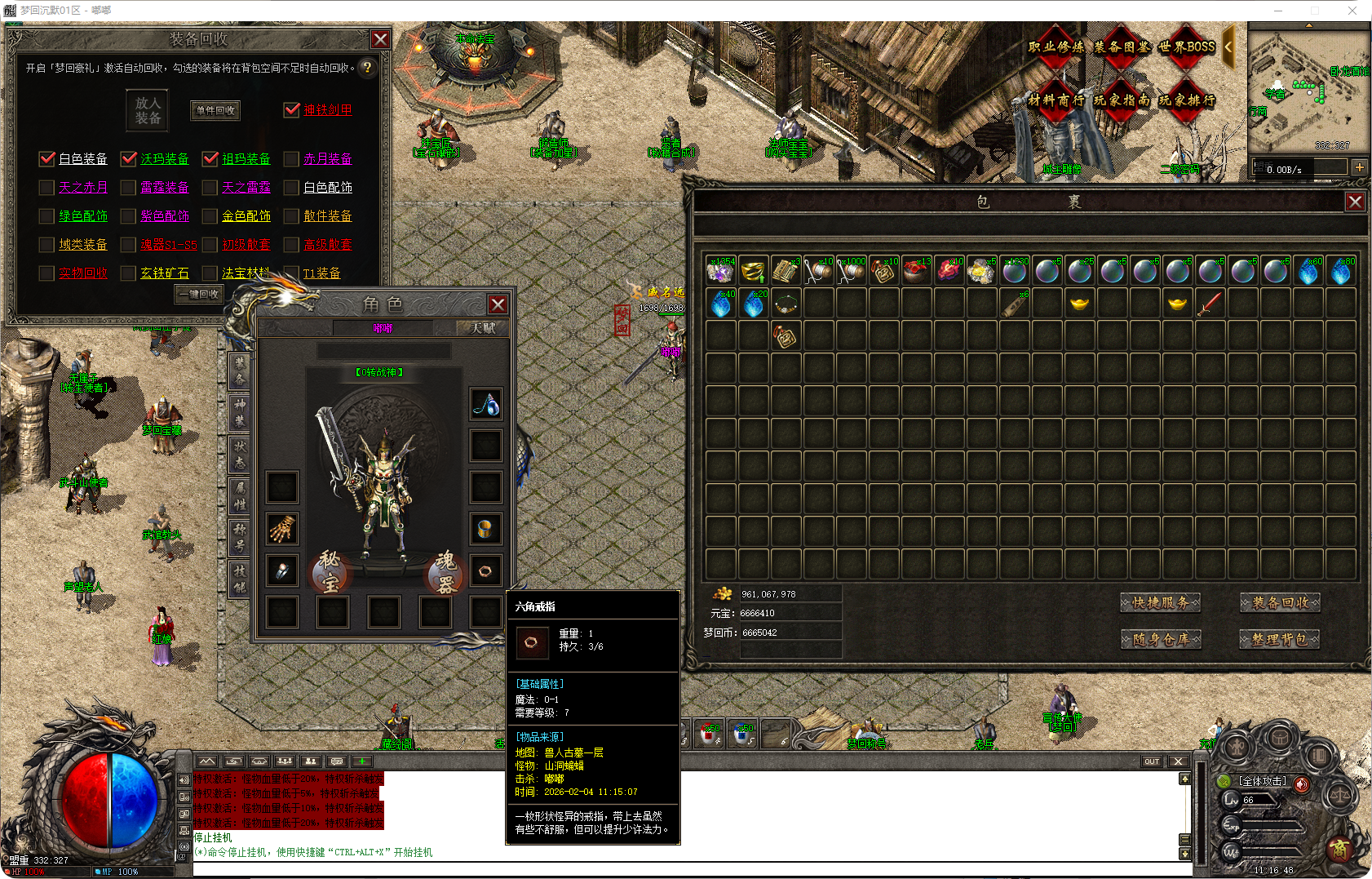This screenshot has height=879, width=1372.
Task: Click the bag's 装备回收 button
Action: pos(1280,603)
